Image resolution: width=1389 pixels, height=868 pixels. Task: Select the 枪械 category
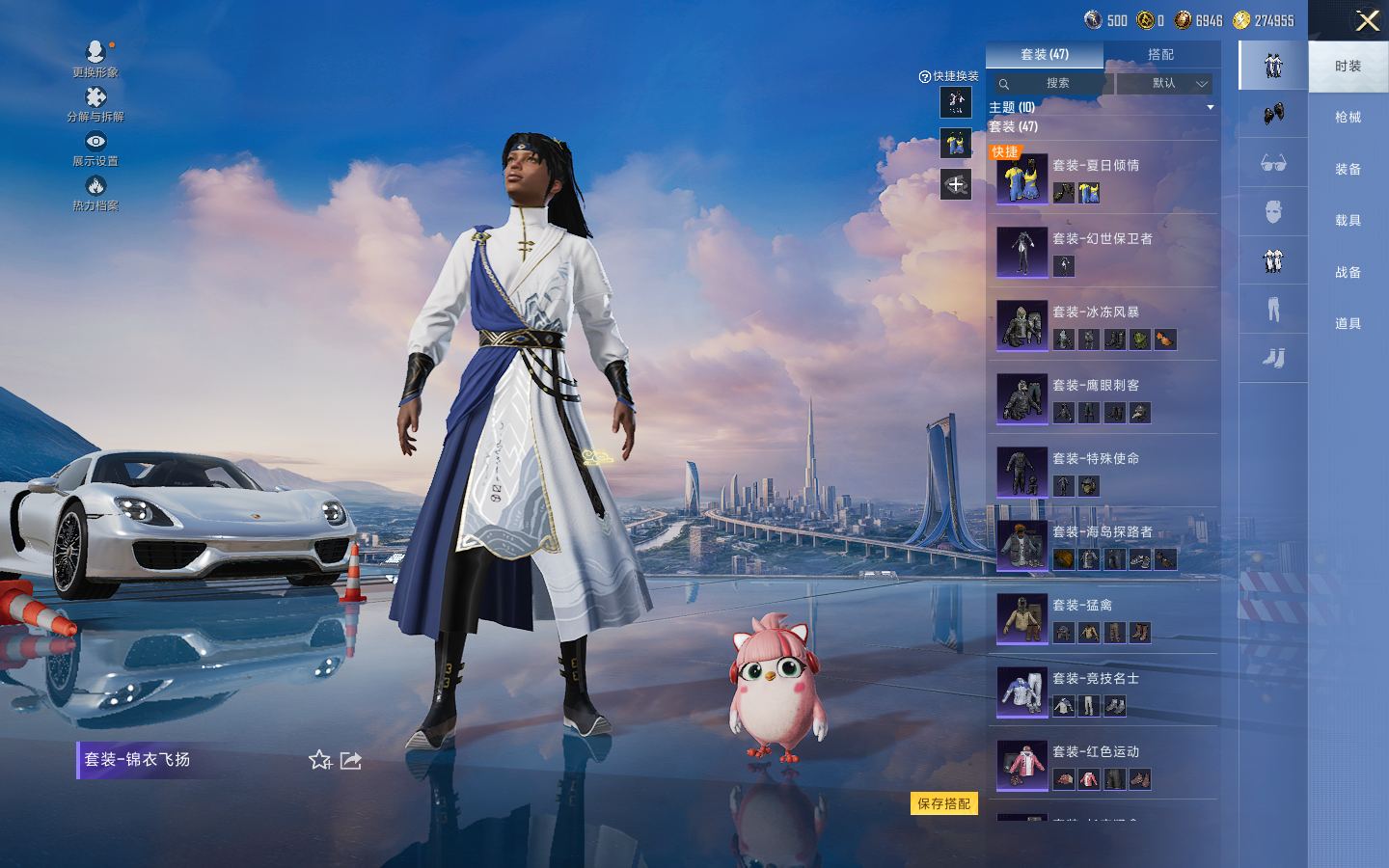(x=1348, y=118)
